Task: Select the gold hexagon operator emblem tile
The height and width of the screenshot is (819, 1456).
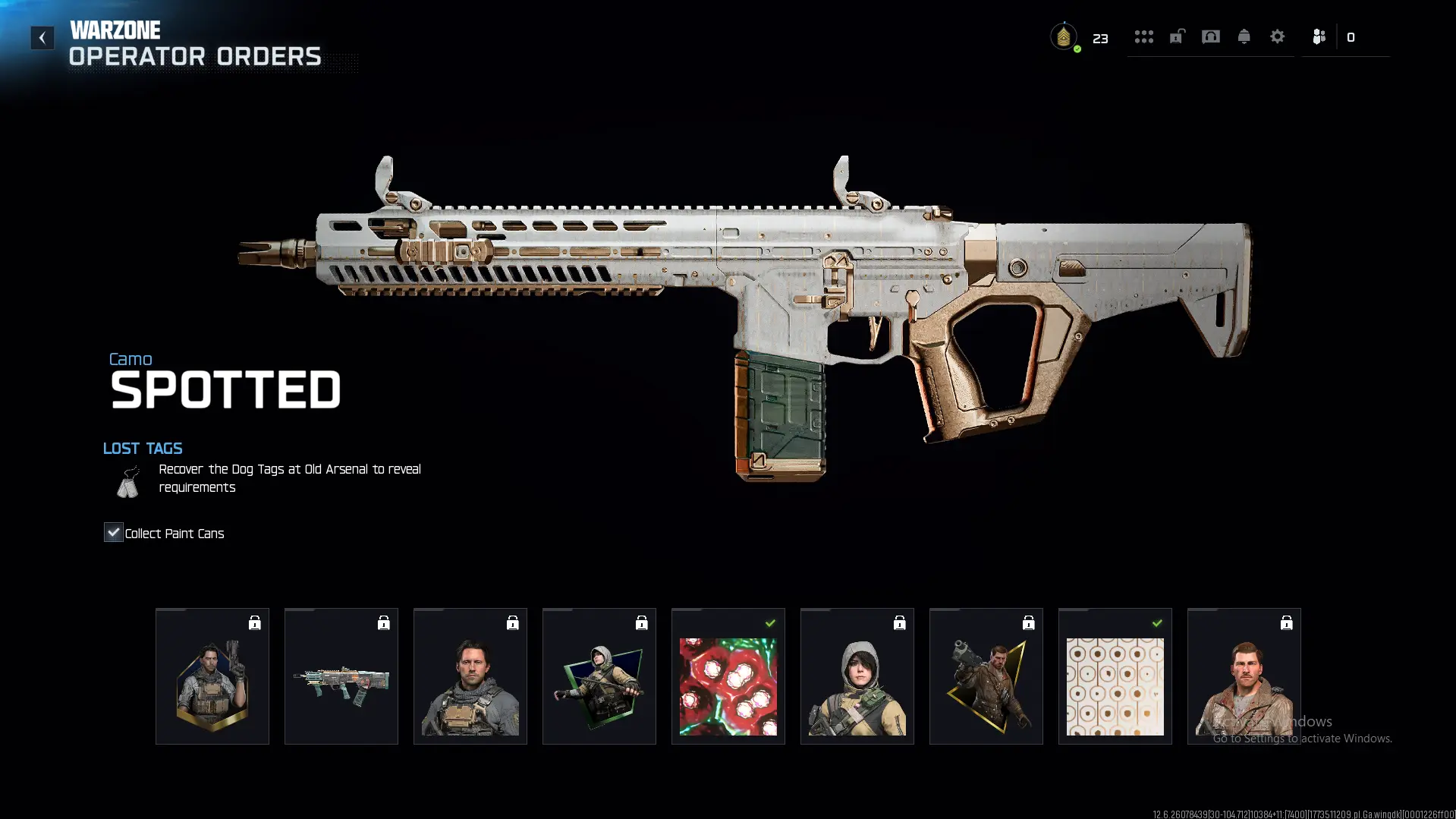Action: [x=212, y=676]
